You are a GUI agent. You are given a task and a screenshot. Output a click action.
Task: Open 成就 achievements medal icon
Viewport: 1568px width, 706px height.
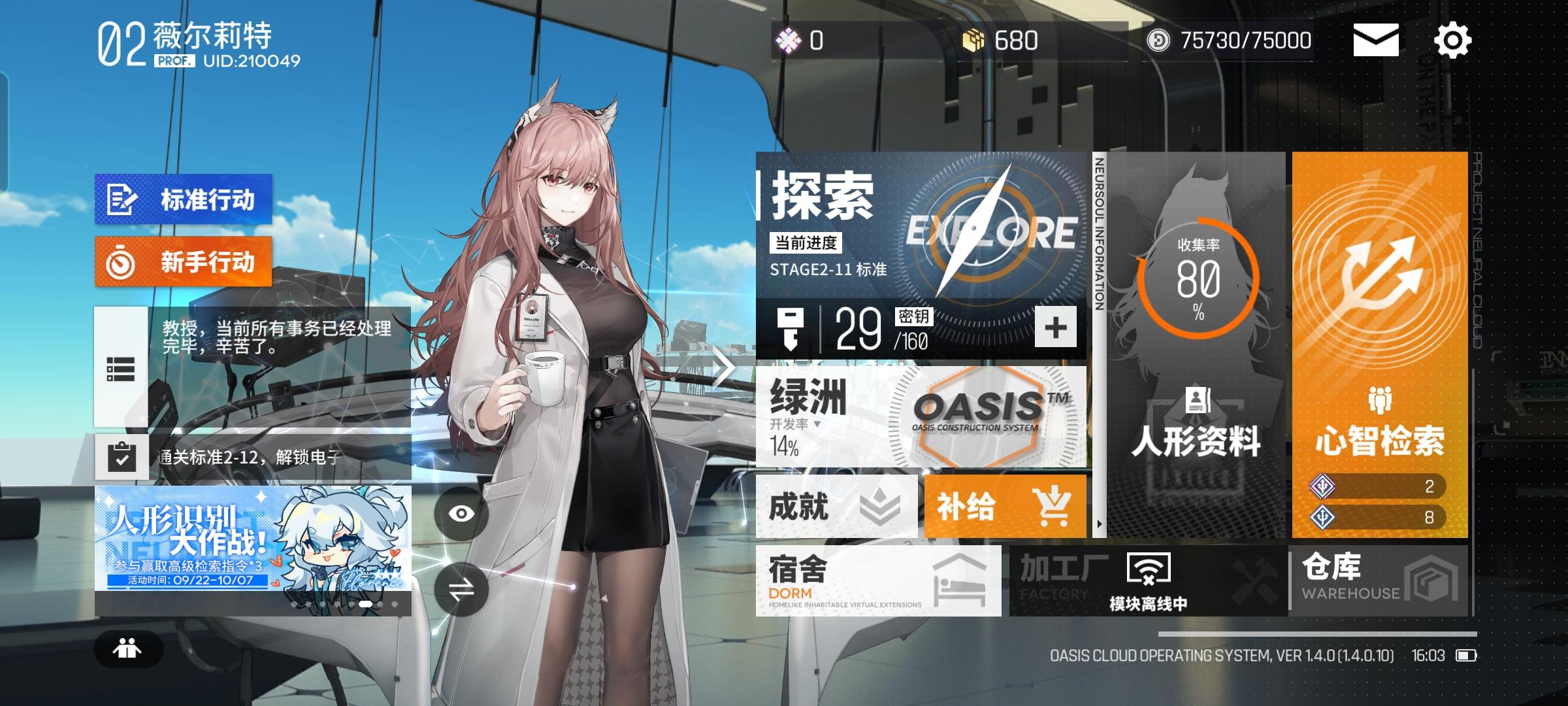879,507
